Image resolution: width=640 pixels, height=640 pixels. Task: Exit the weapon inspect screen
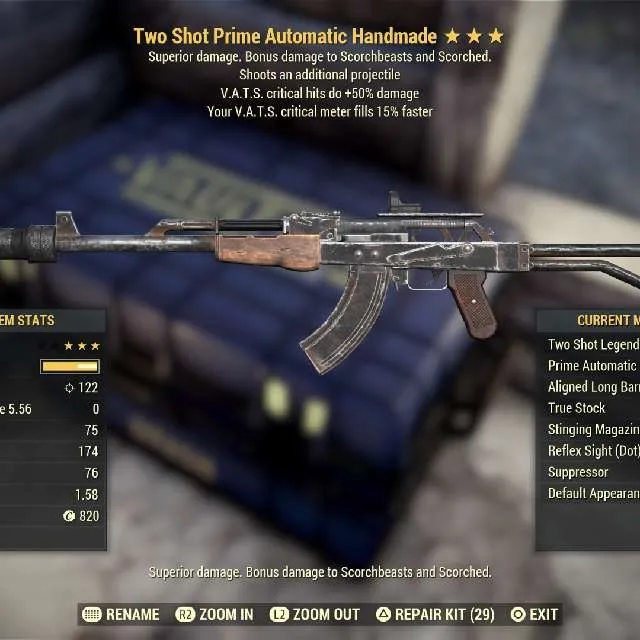[534, 614]
